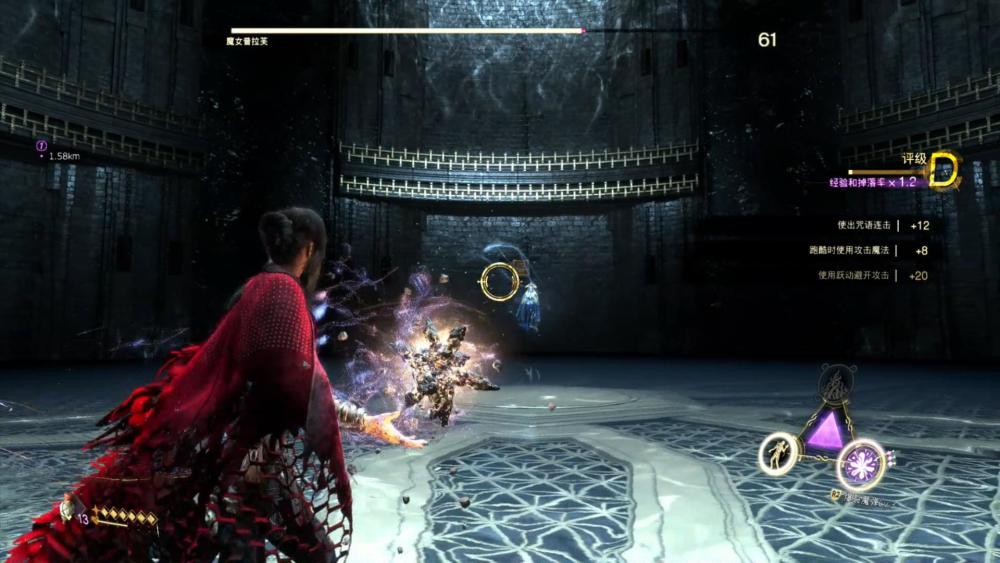Screen dimensions: 1000x563
Task: Select the purple flower attack magic icon
Action: pyautogui.click(x=861, y=464)
